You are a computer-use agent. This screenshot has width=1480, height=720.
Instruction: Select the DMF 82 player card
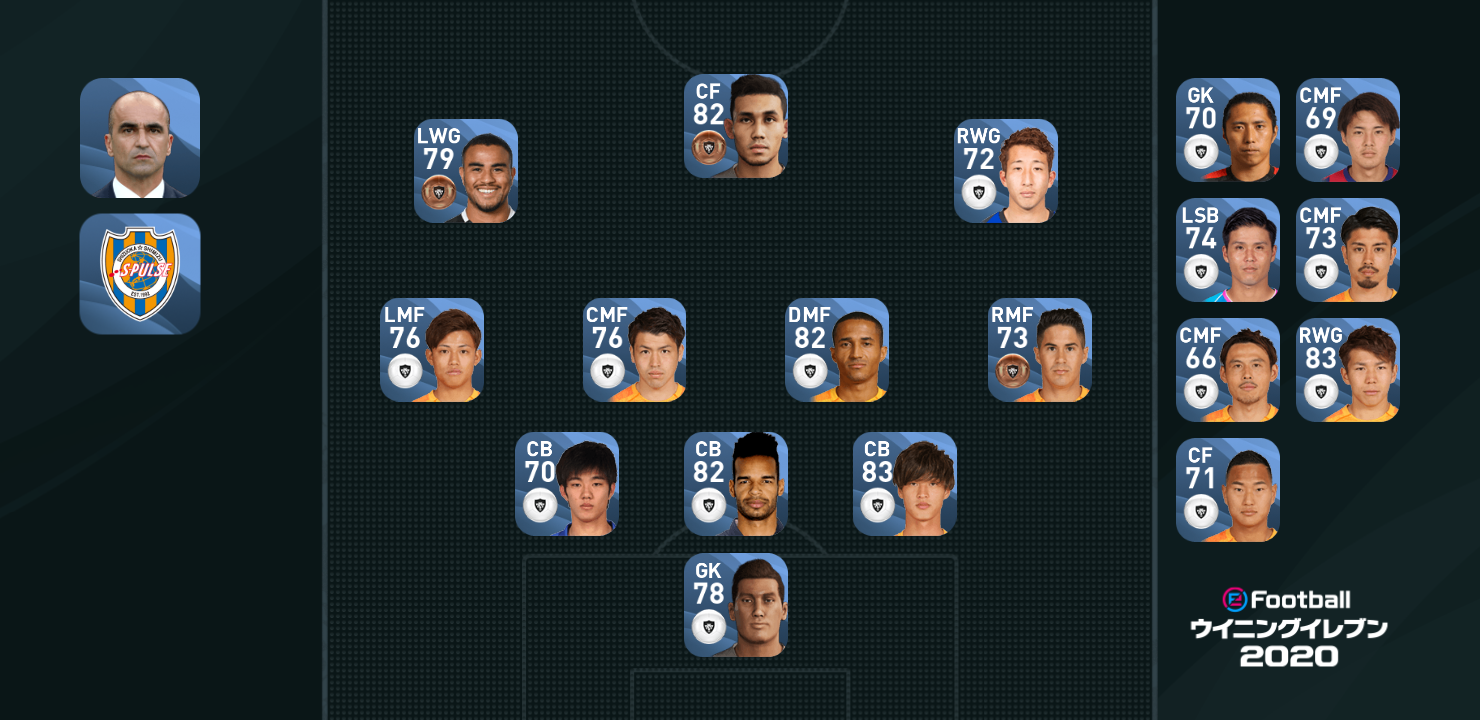pos(836,350)
